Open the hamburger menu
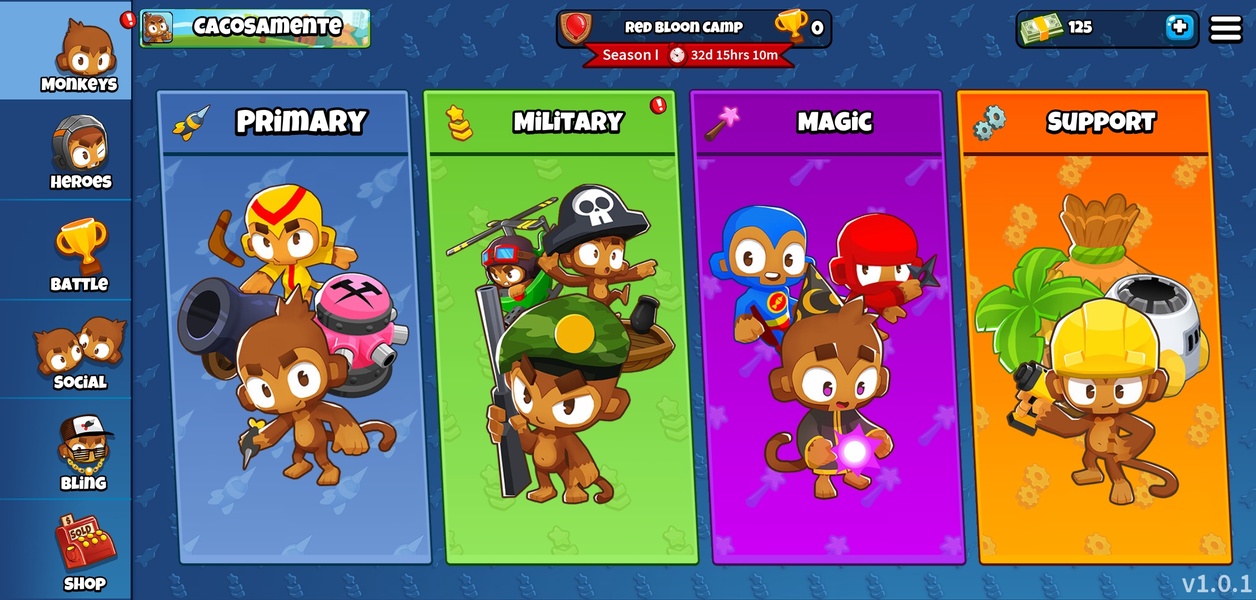This screenshot has height=600, width=1256. [1226, 28]
